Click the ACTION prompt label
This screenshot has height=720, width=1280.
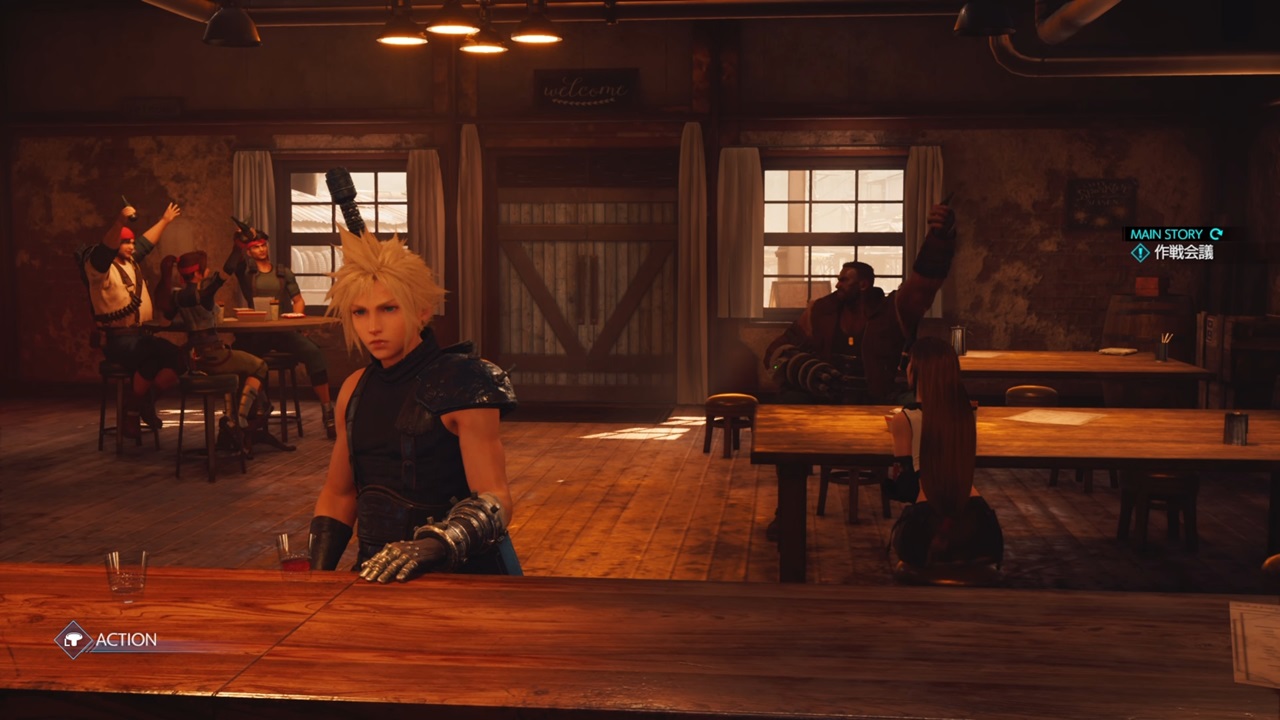pyautogui.click(x=125, y=640)
